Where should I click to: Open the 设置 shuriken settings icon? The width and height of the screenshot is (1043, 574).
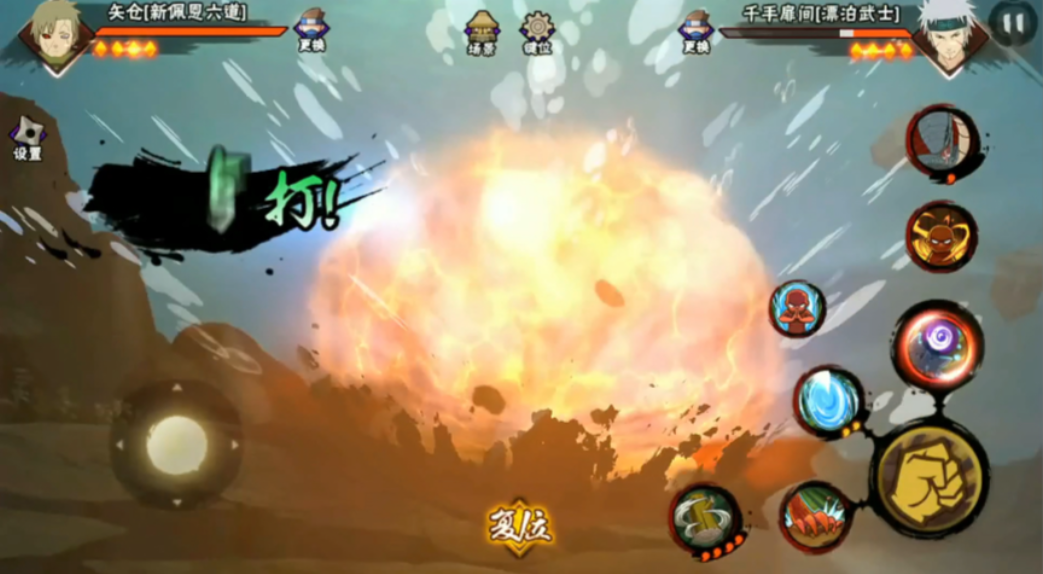(x=27, y=138)
